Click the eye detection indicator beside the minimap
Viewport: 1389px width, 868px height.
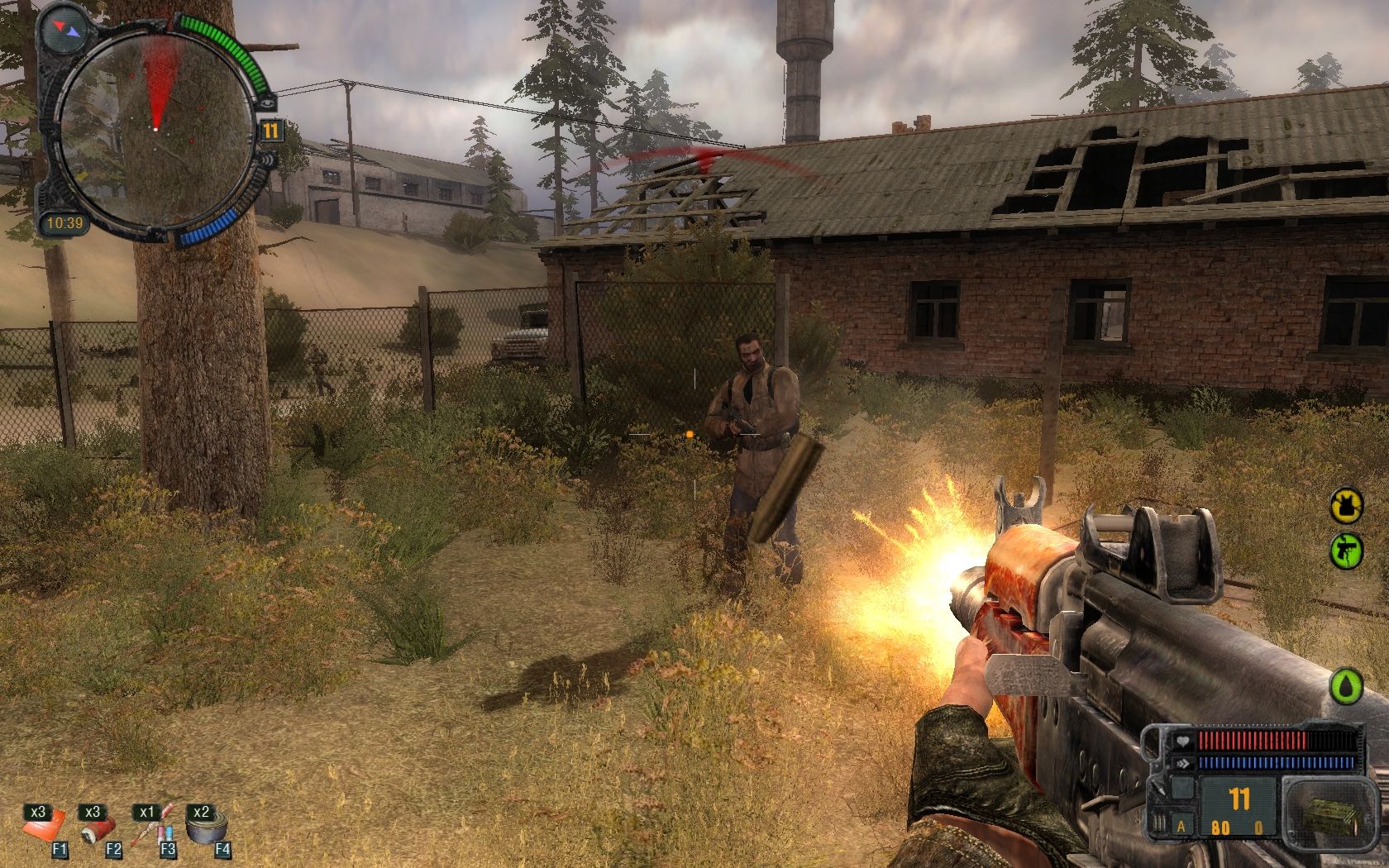(x=267, y=103)
